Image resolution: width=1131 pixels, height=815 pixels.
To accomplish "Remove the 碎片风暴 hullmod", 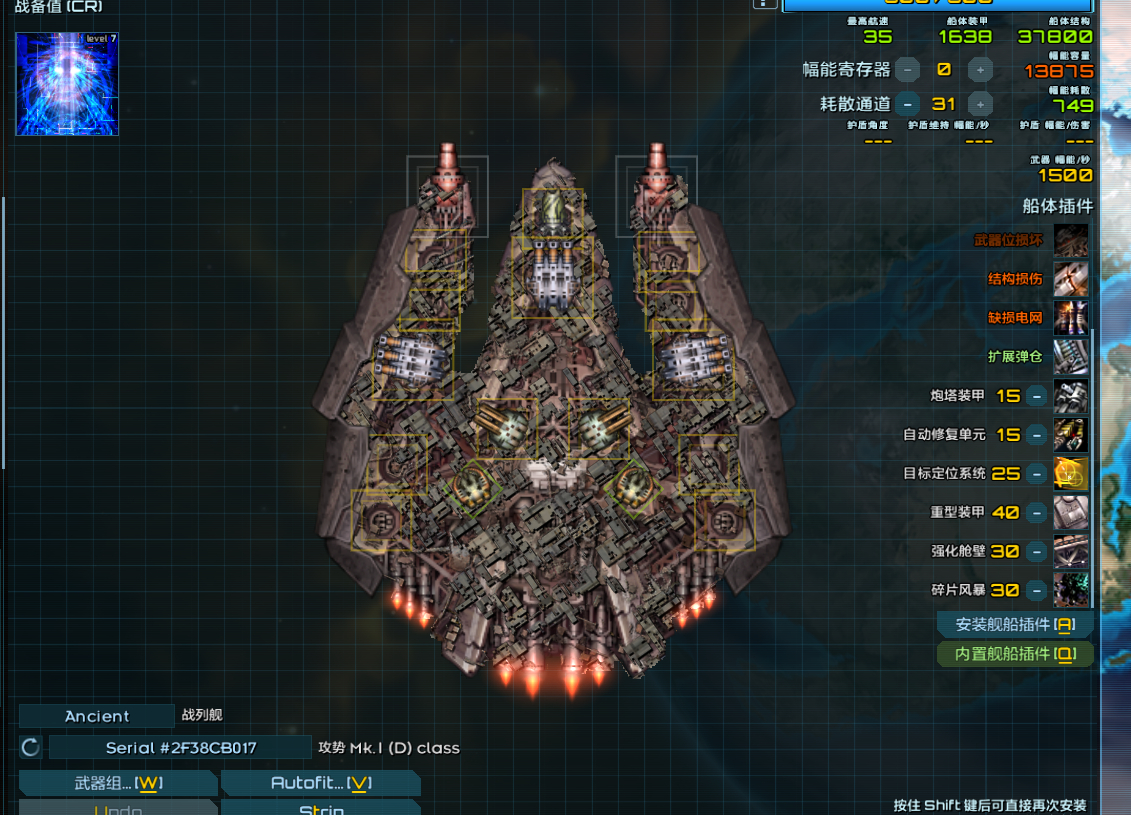I will tap(1037, 590).
